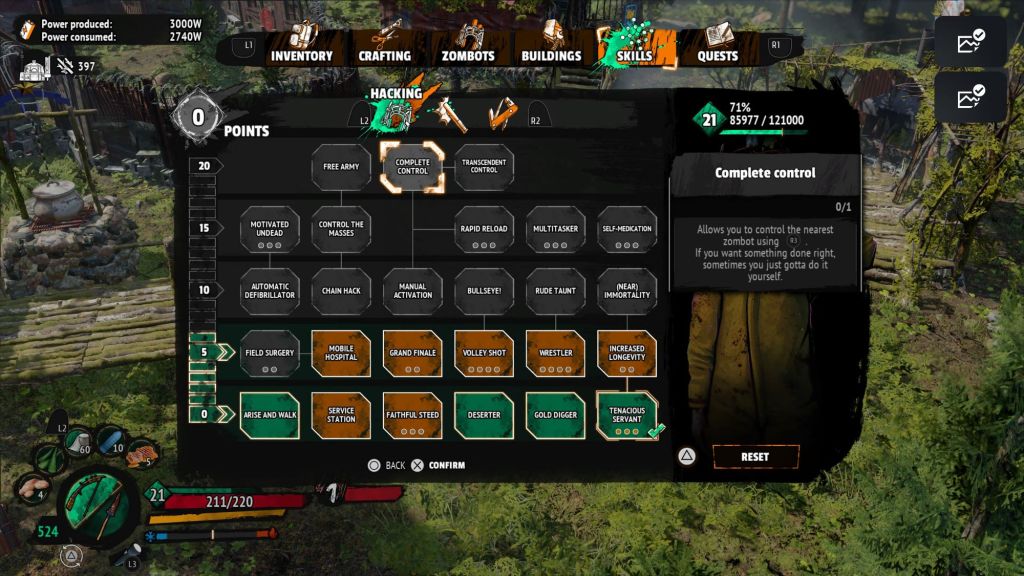Choose the Free Army skill
The height and width of the screenshot is (576, 1024).
tap(341, 167)
